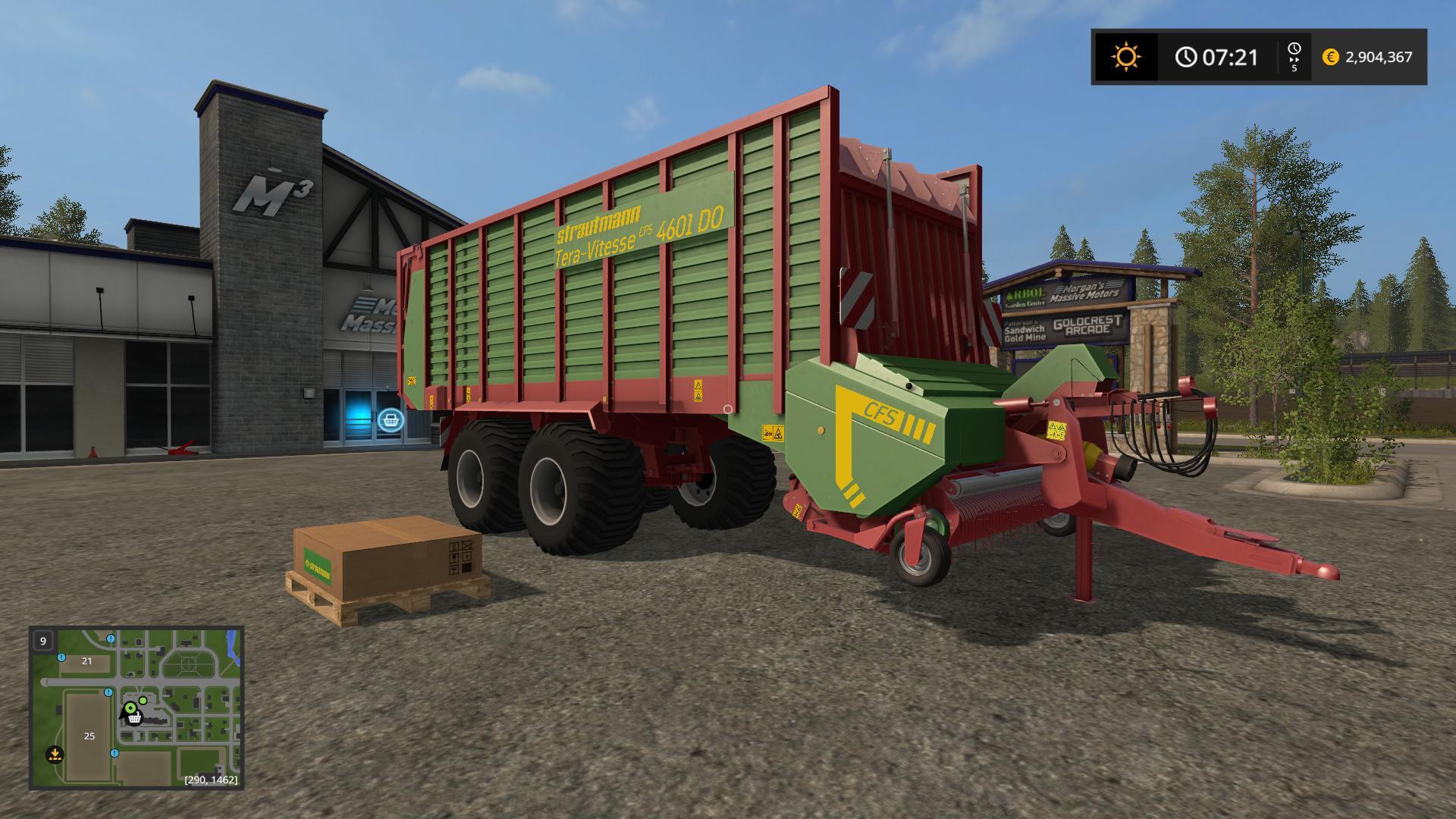This screenshot has height=819, width=1456.
Task: Select the clock icon beside 07:21
Action: coord(1187,55)
